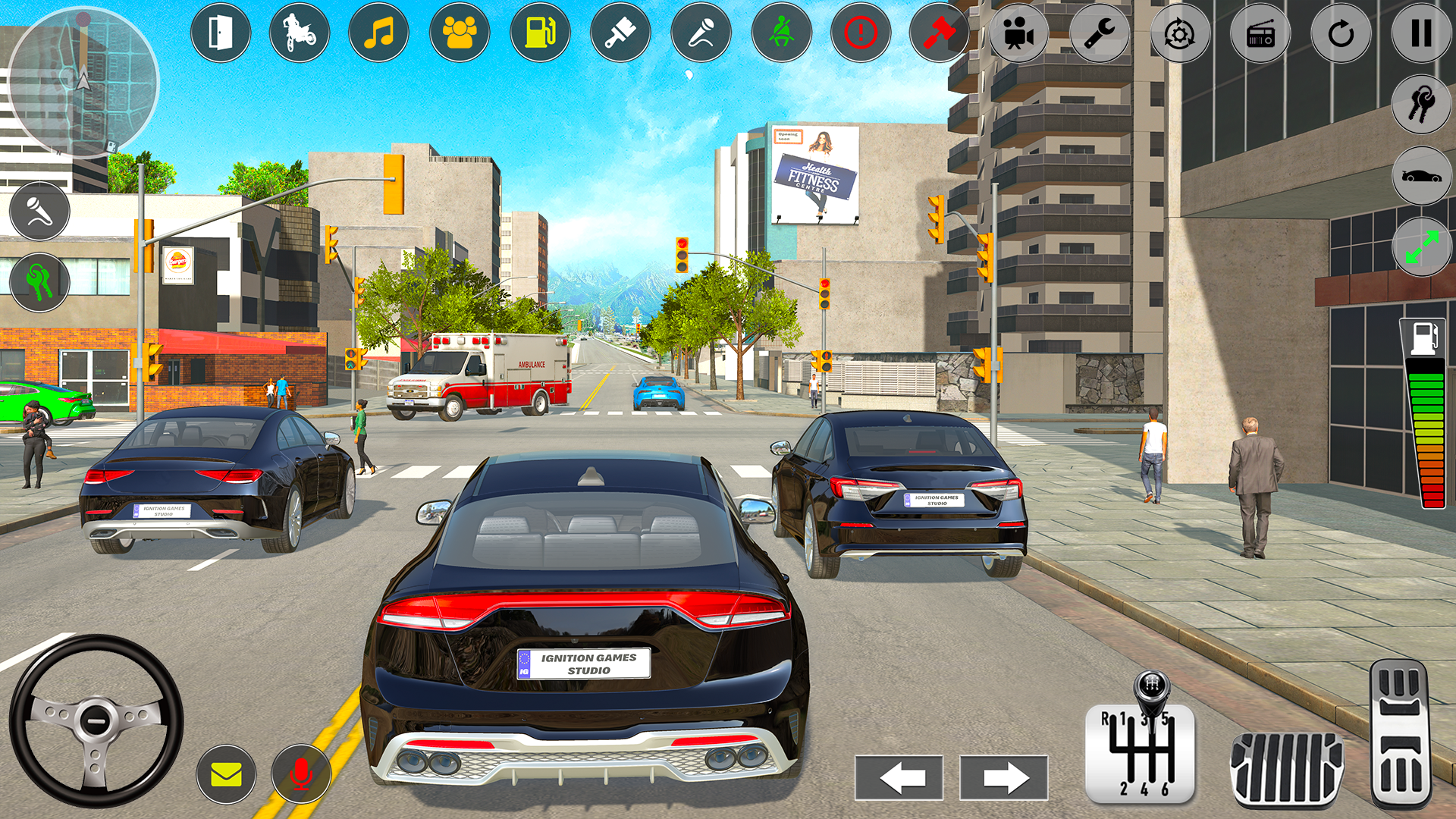The image size is (1456, 819).
Task: Open the repair wrench menu
Action: (1099, 33)
